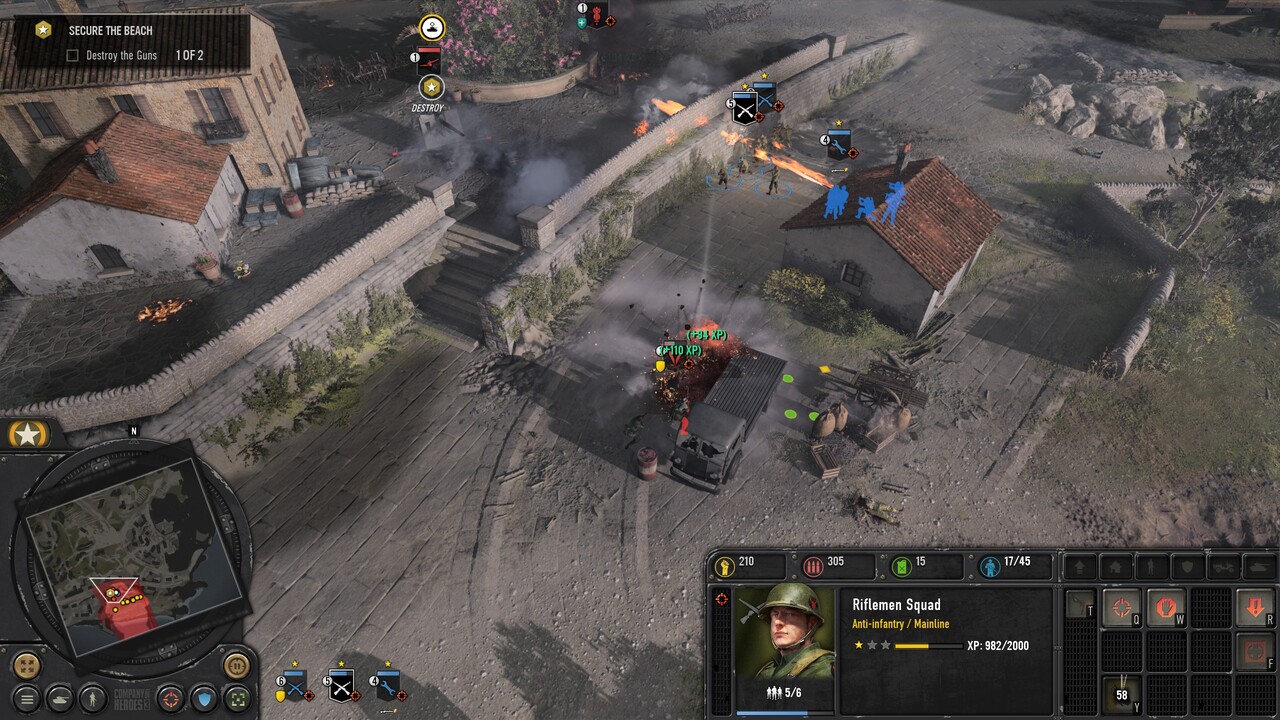
Task: Click the gold pause button
Action: 236,665
